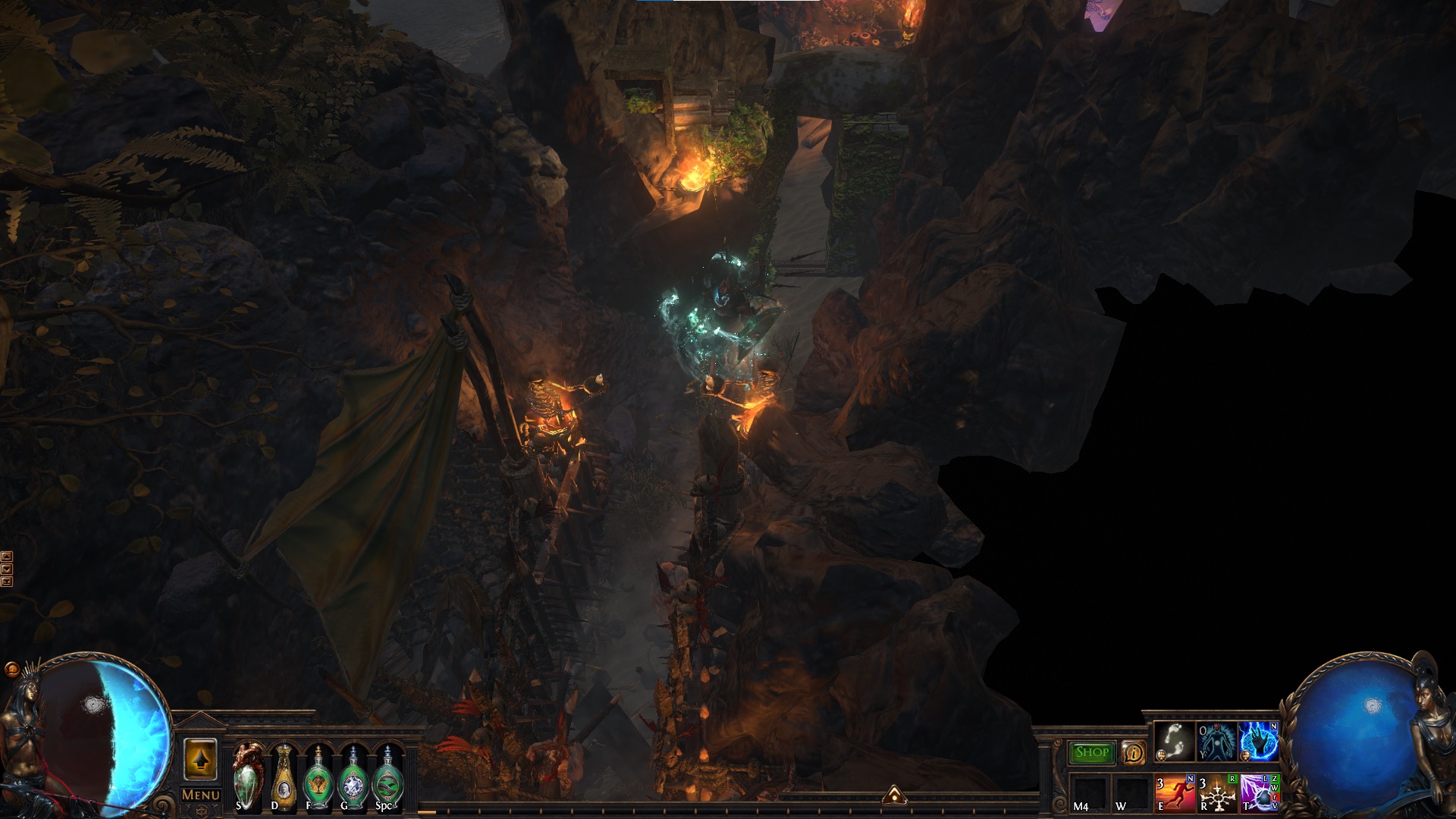This screenshot has width=1456, height=819.
Task: Use the ram-horned life flask
Action: click(248, 777)
